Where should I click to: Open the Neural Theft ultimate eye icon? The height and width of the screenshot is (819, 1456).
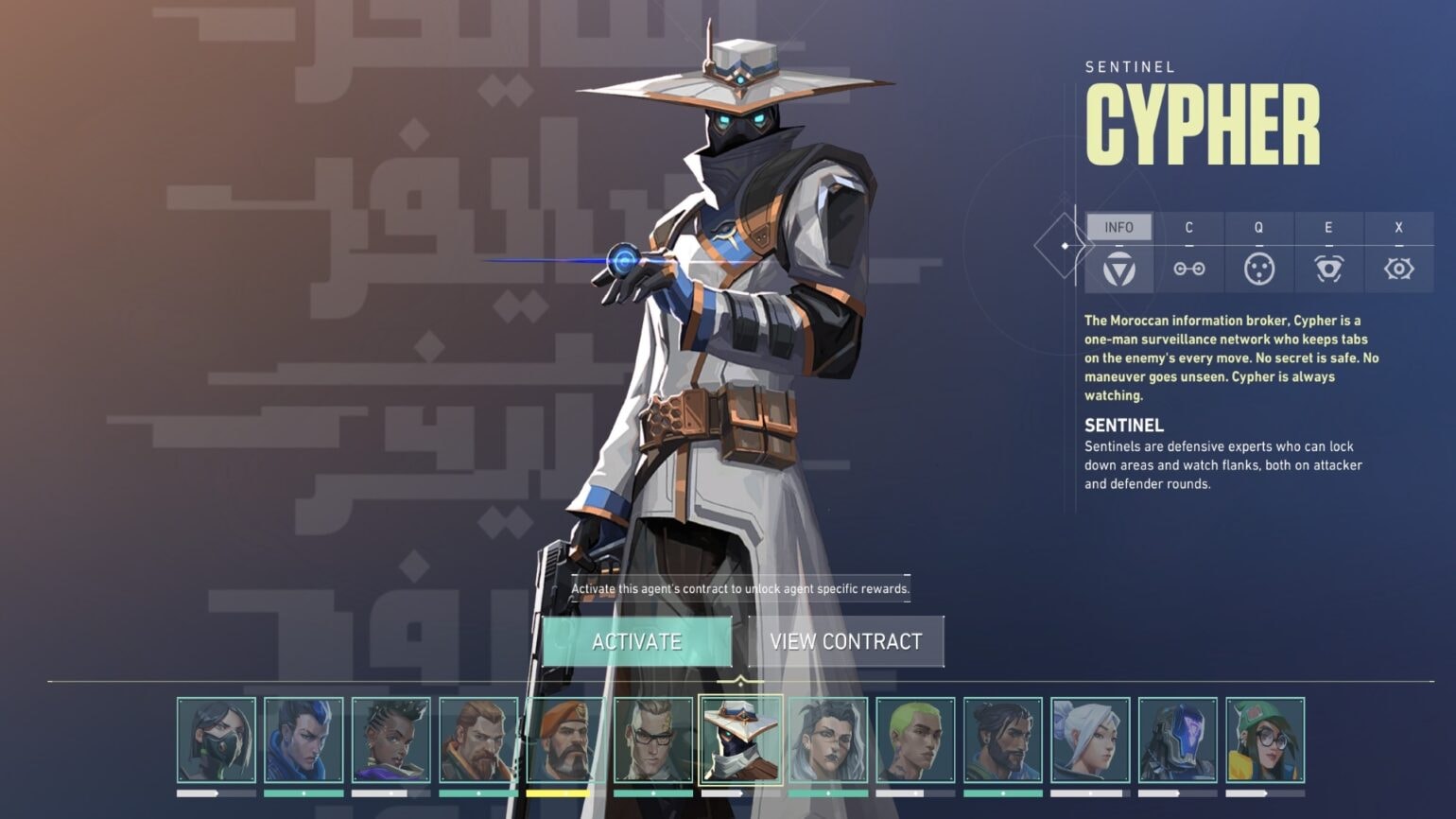coord(1399,268)
